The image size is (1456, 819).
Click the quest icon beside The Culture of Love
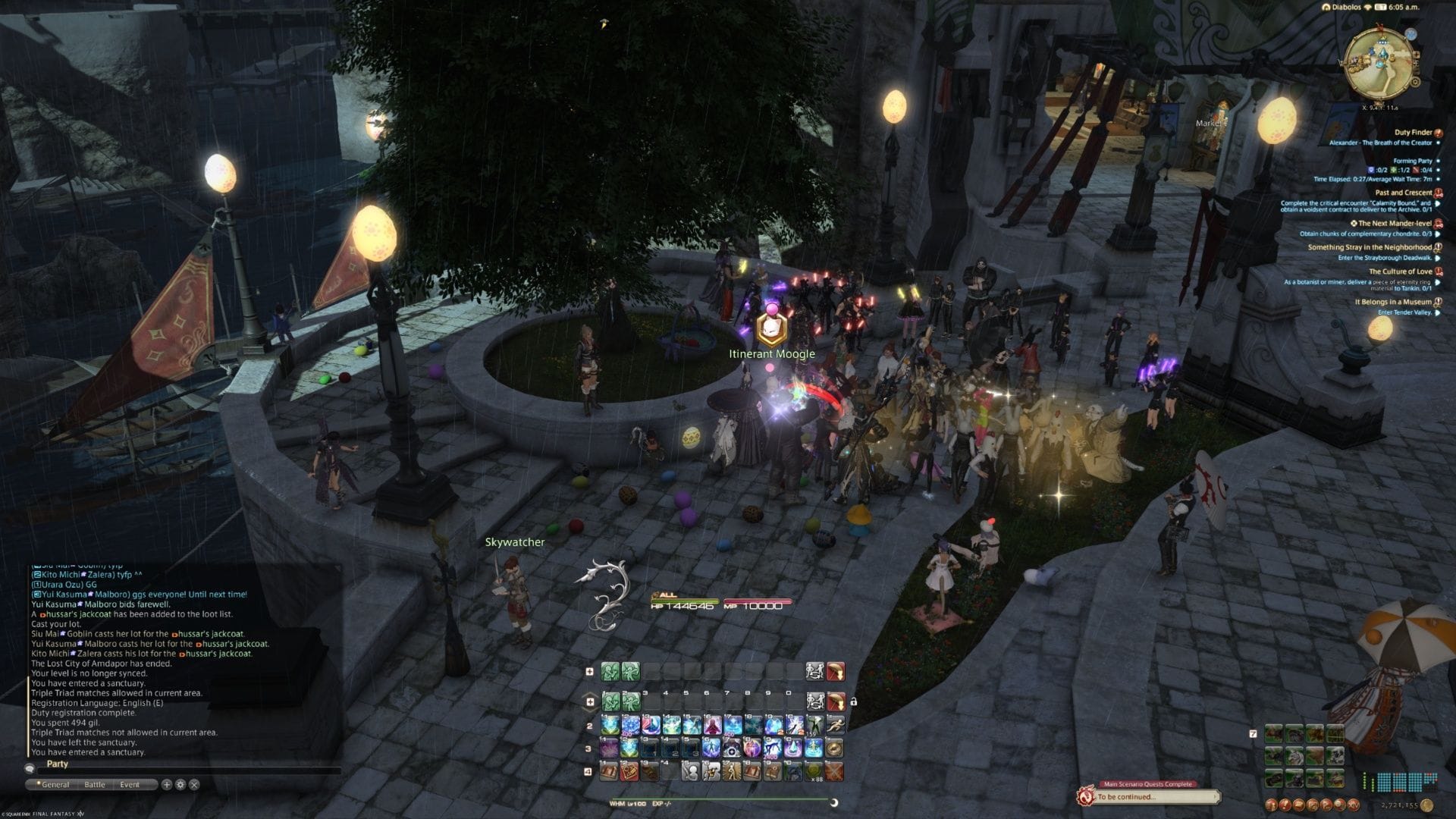(1437, 271)
